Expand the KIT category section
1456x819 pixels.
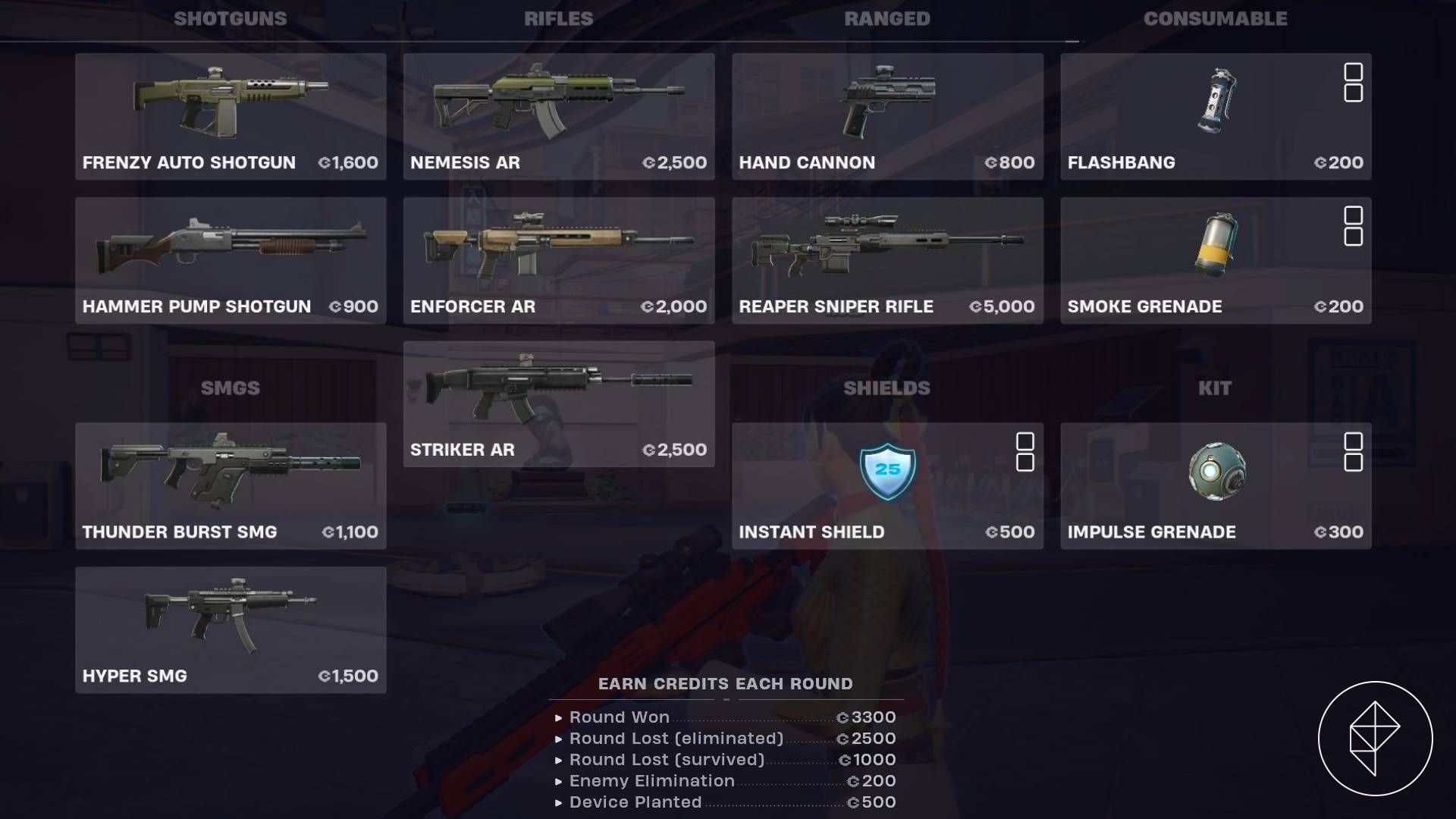[1216, 388]
